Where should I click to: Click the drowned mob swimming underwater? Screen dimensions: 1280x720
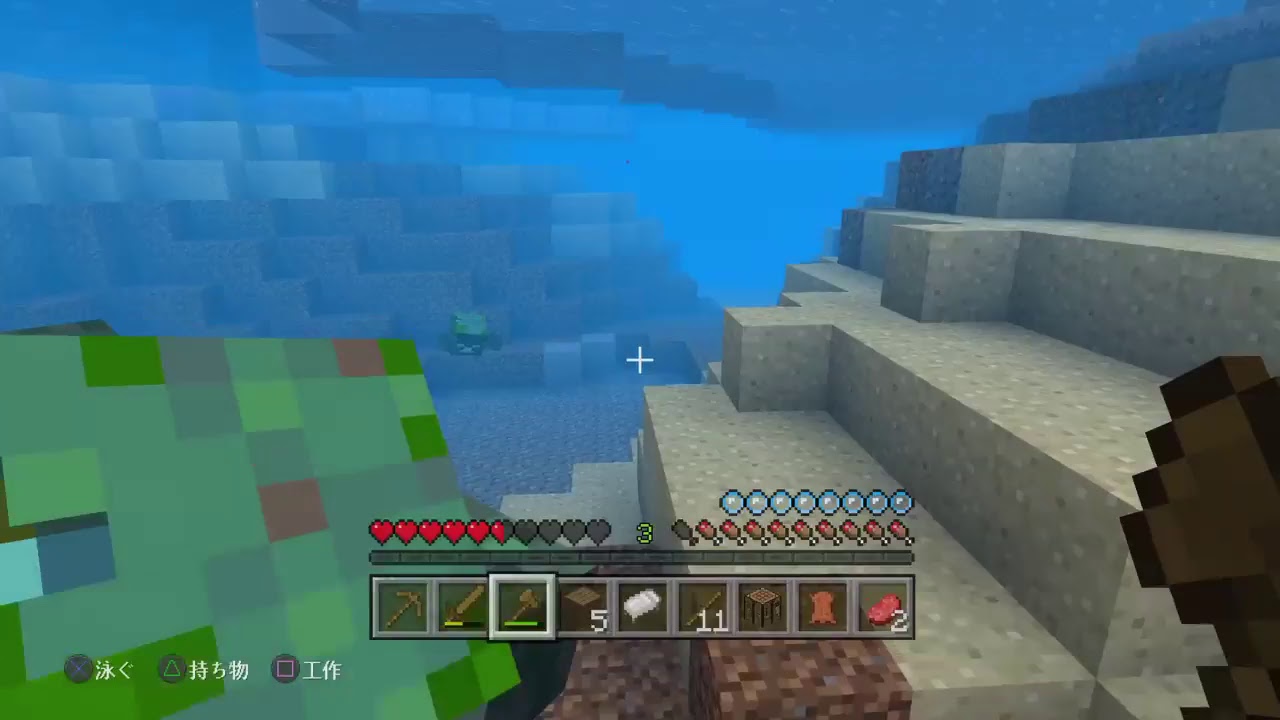(468, 330)
